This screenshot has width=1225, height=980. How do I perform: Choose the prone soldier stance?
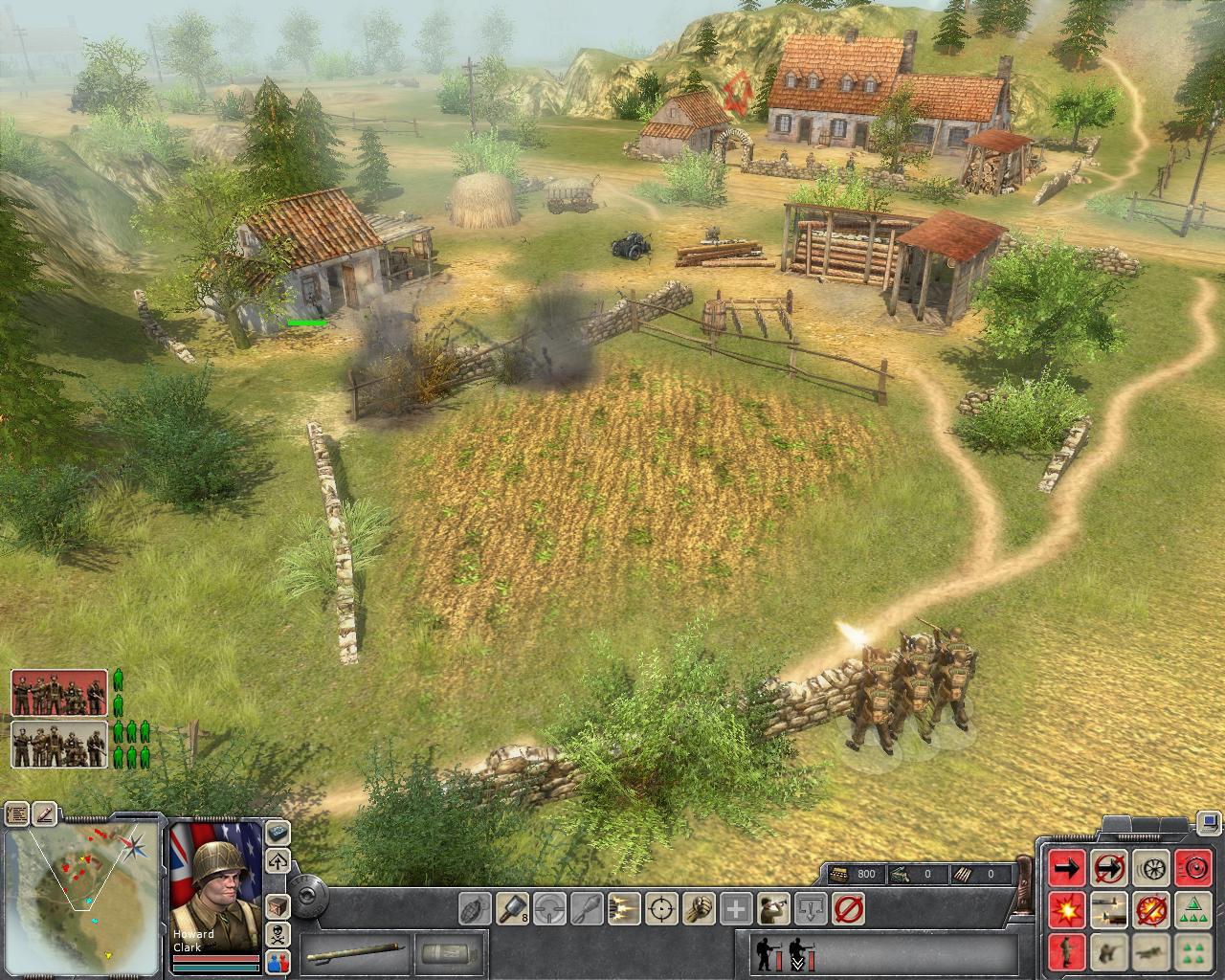1150,951
